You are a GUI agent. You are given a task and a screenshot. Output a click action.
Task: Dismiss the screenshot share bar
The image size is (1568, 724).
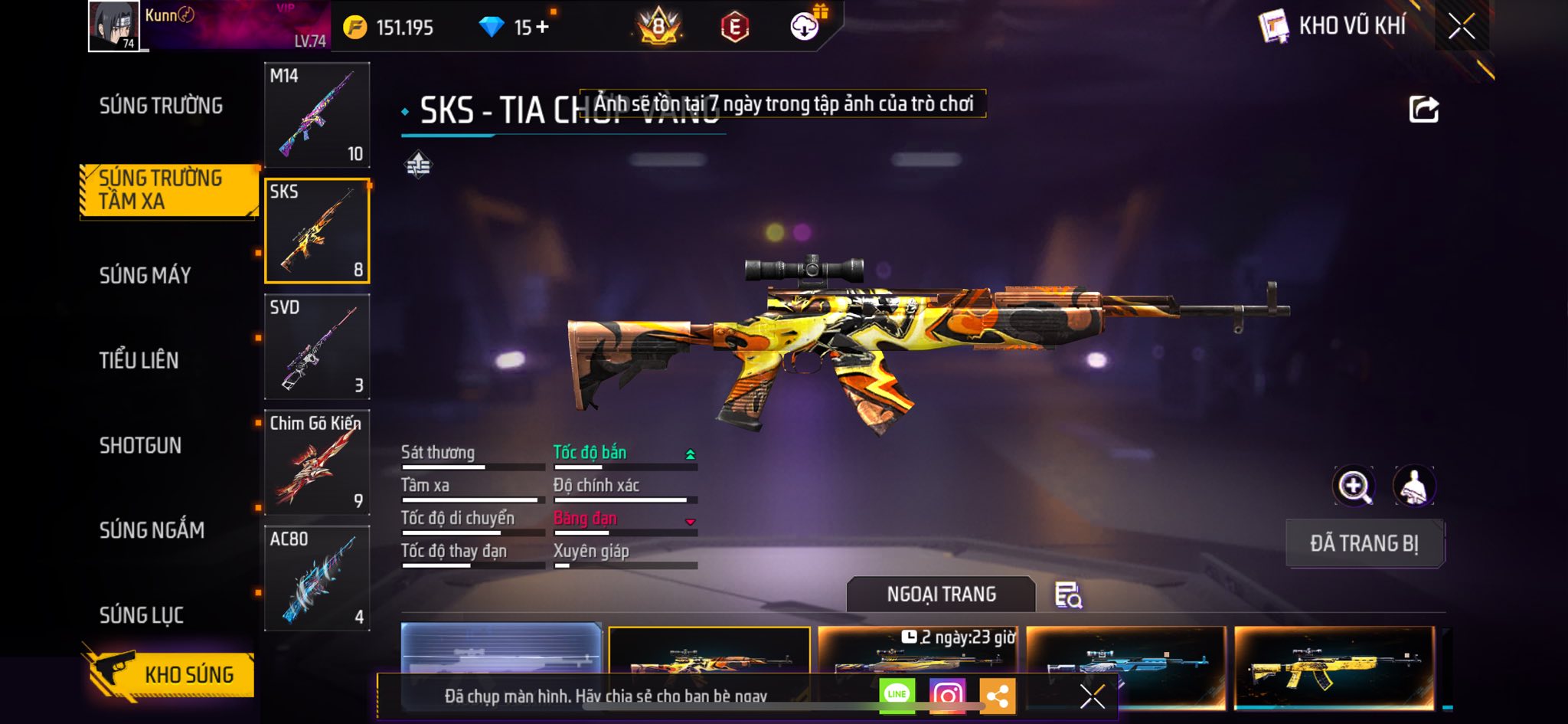pos(1092,696)
